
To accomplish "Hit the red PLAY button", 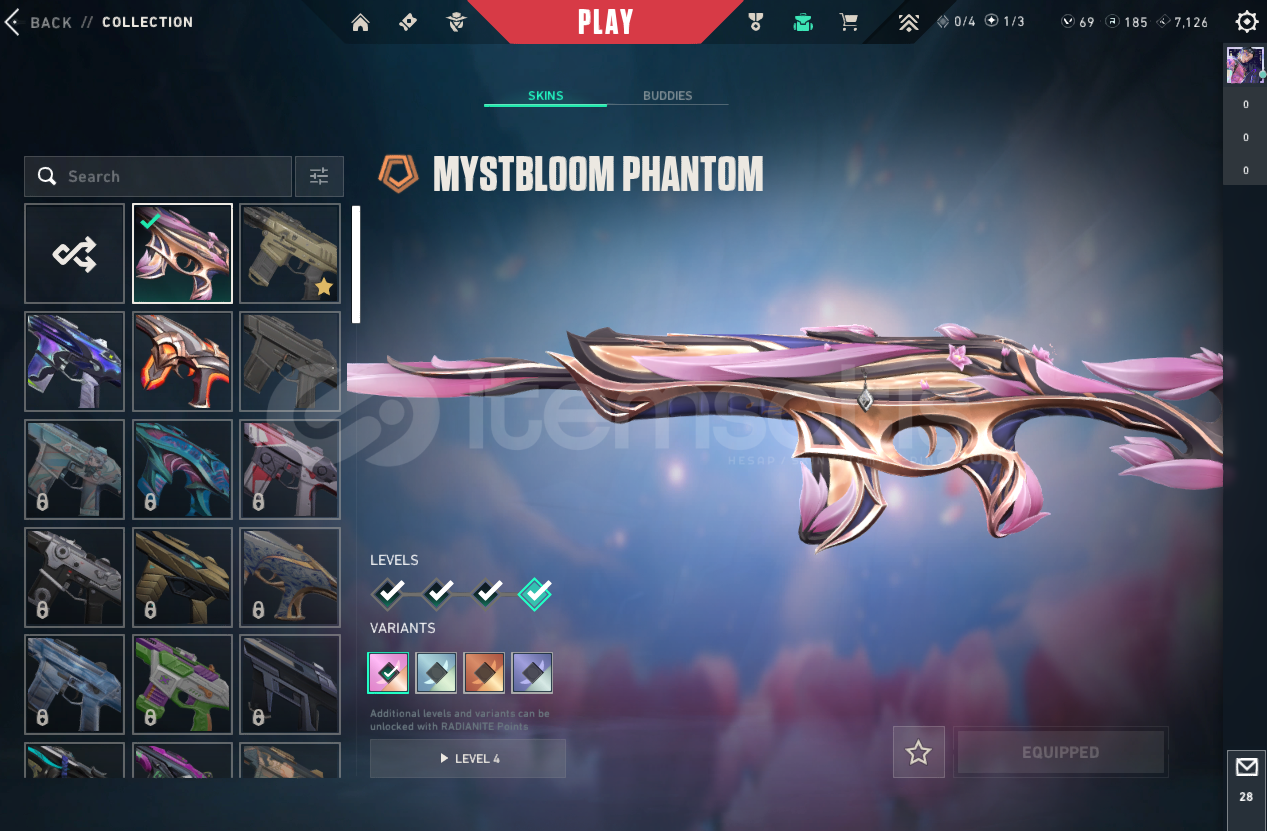I will (605, 22).
